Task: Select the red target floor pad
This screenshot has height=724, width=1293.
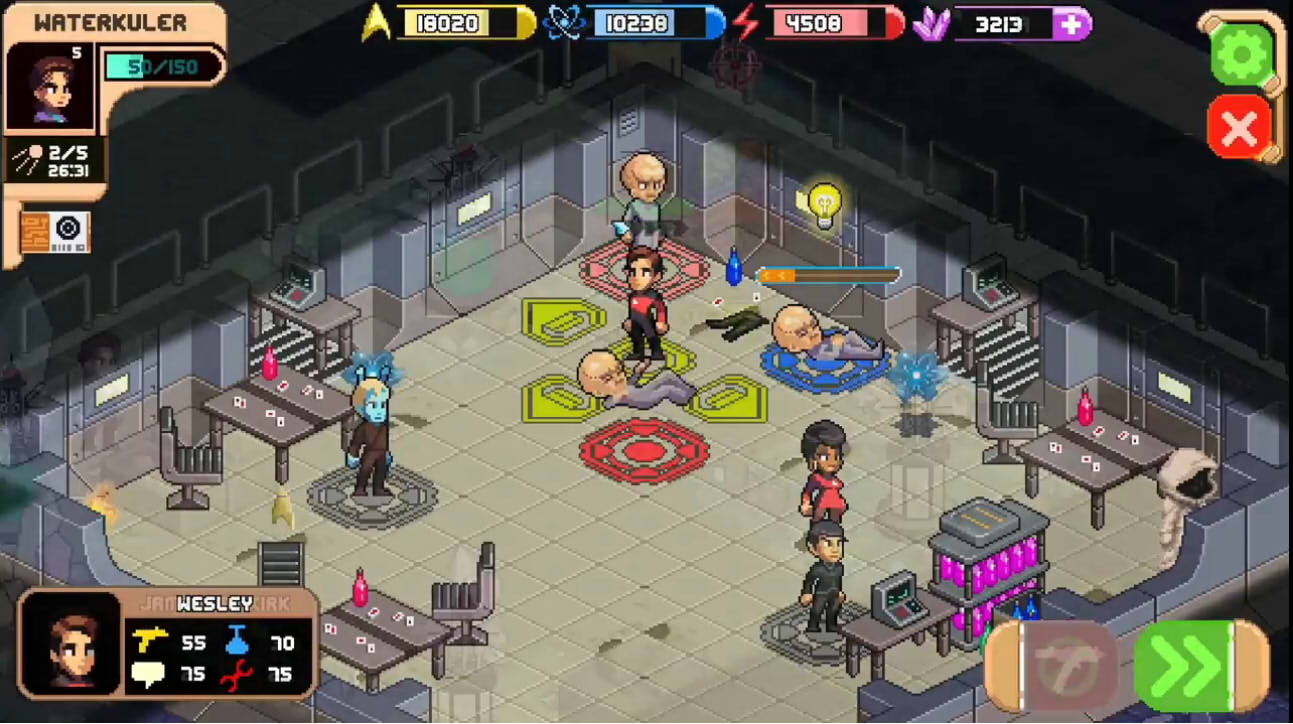Action: coord(644,451)
